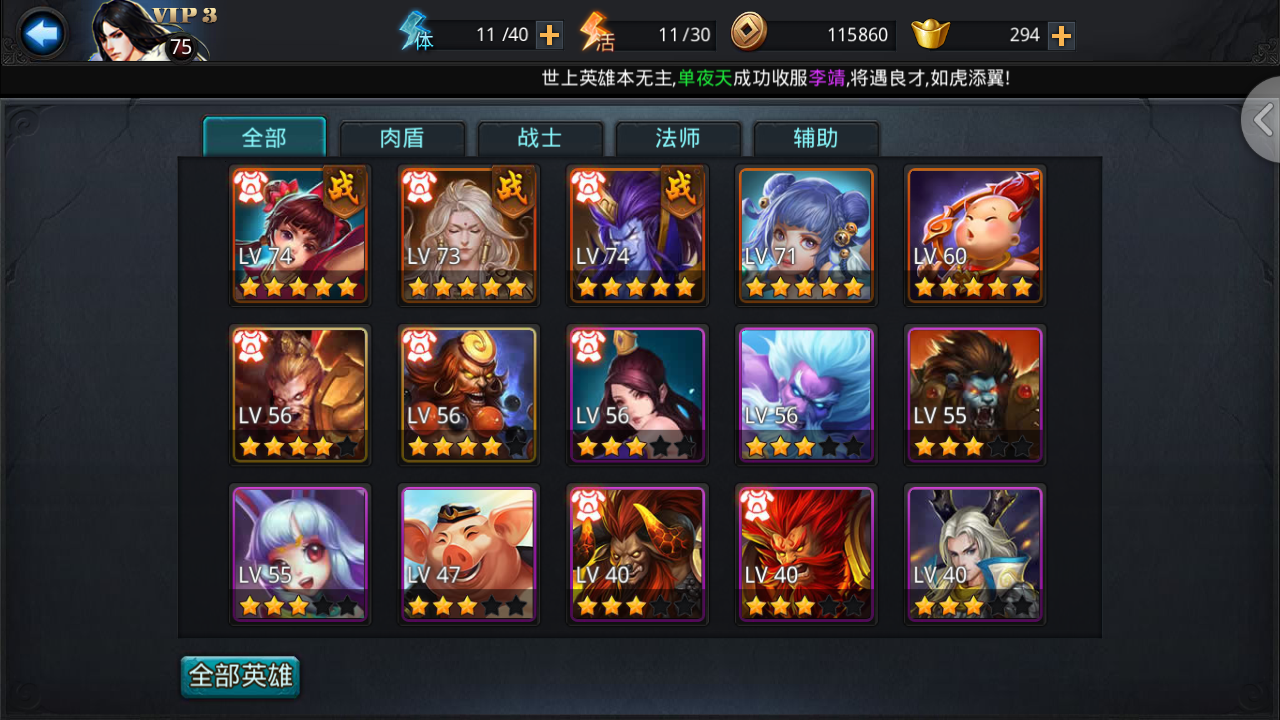
Task: Tap the blue lightning stamina icon
Action: pyautogui.click(x=413, y=33)
